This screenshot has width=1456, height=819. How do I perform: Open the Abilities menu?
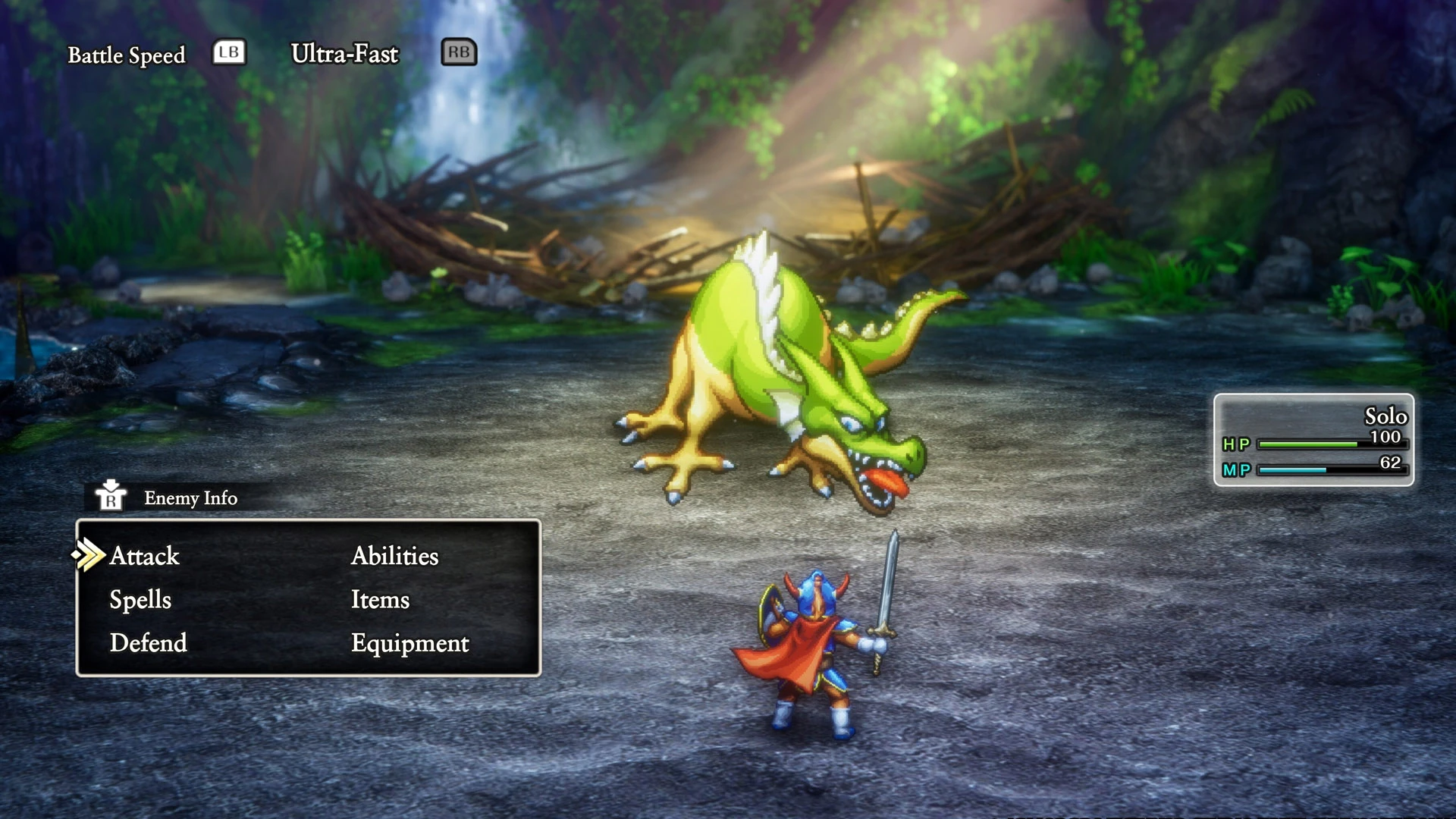pos(394,556)
